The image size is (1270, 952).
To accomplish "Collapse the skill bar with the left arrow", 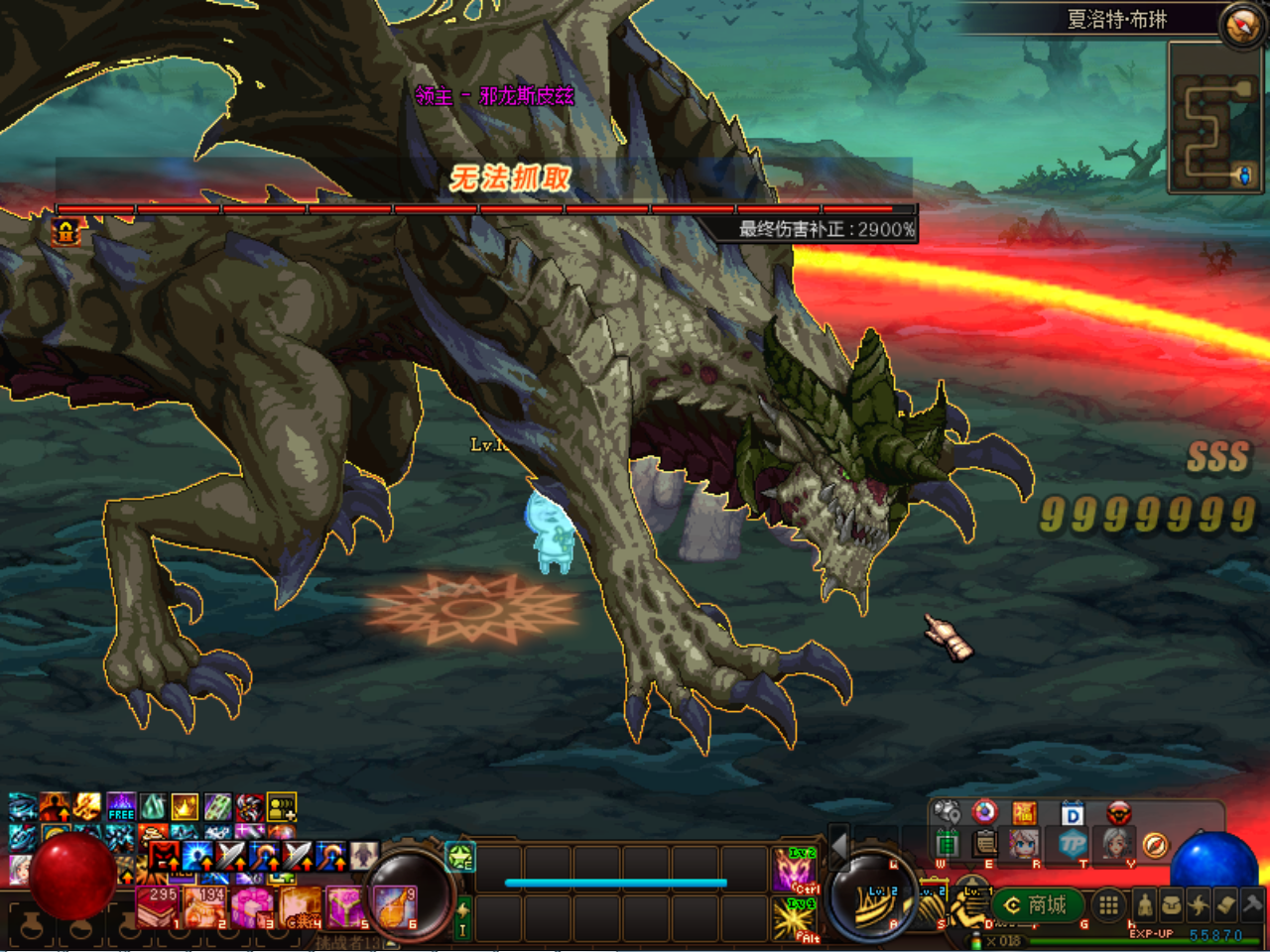I will [x=839, y=846].
